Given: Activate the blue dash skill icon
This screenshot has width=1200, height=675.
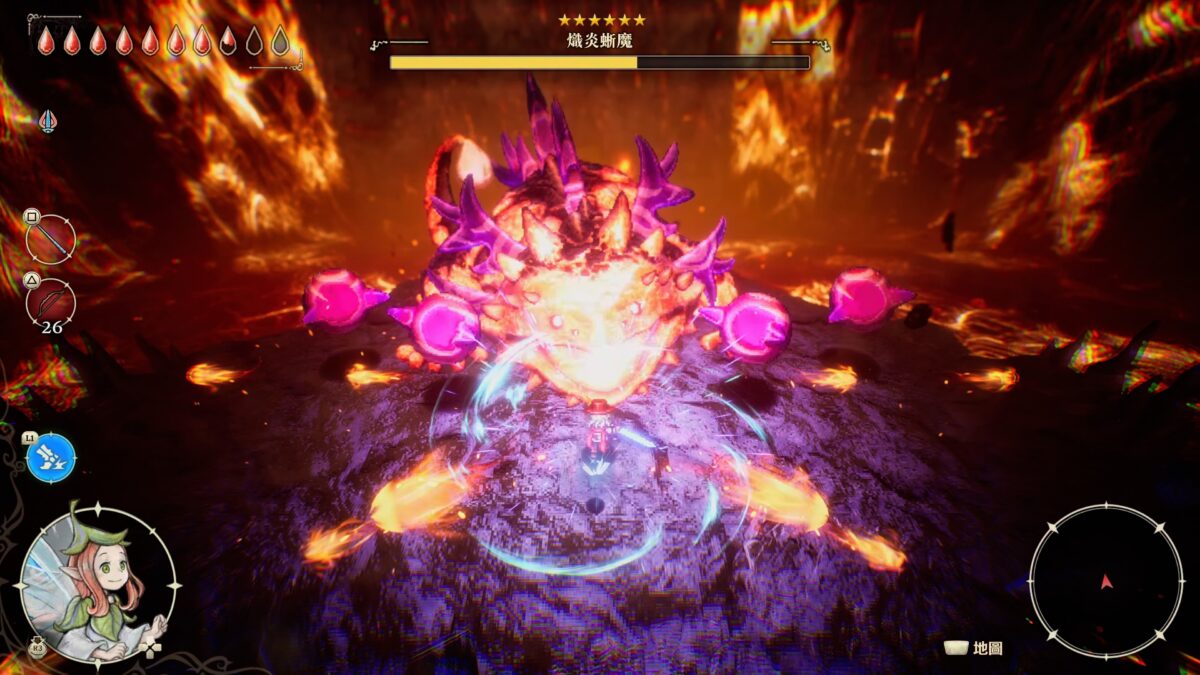Looking at the screenshot, I should point(51,458).
